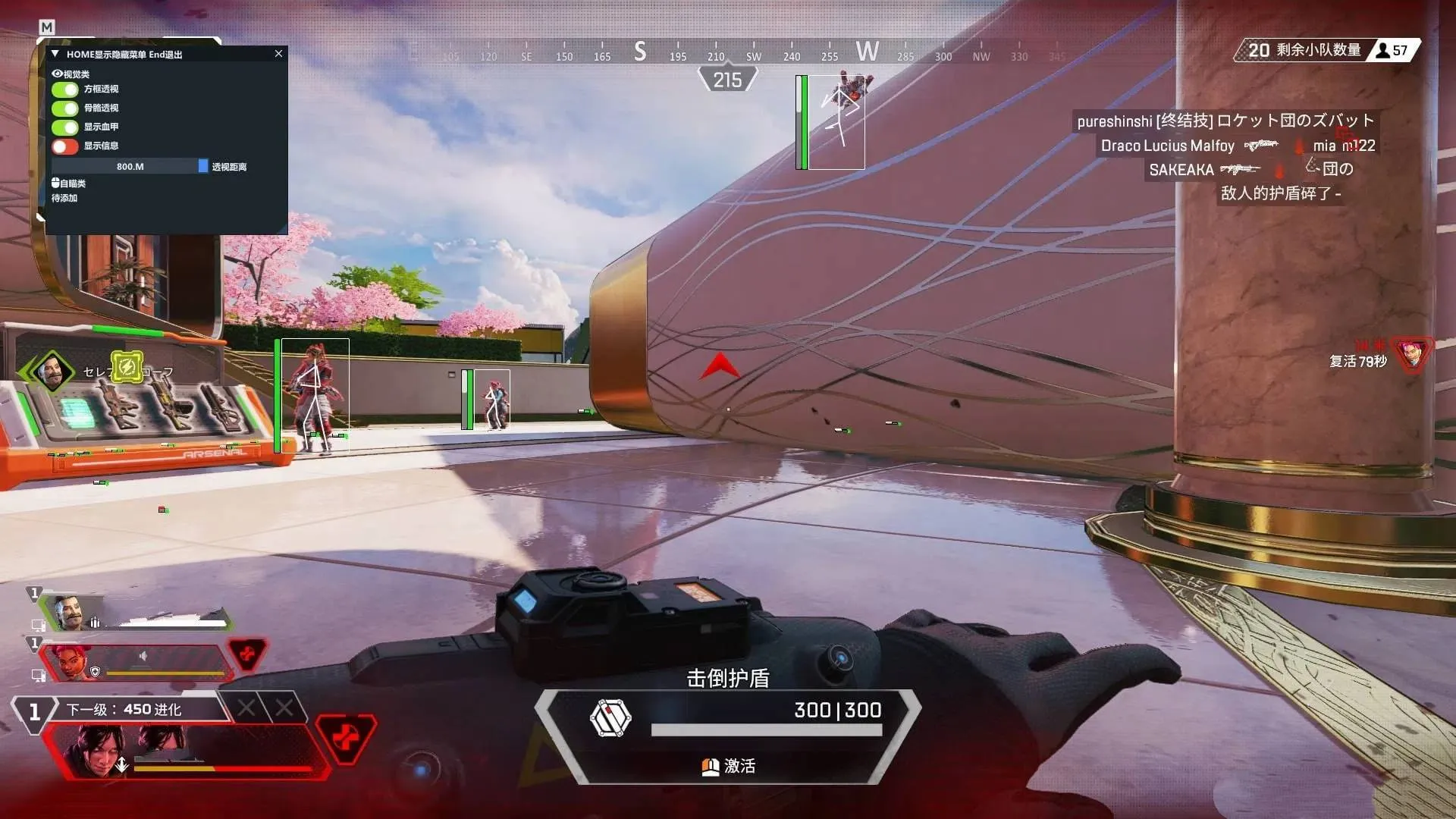Disable the 方框透视 toggle
Screen dimensions: 1456x819
(64, 89)
